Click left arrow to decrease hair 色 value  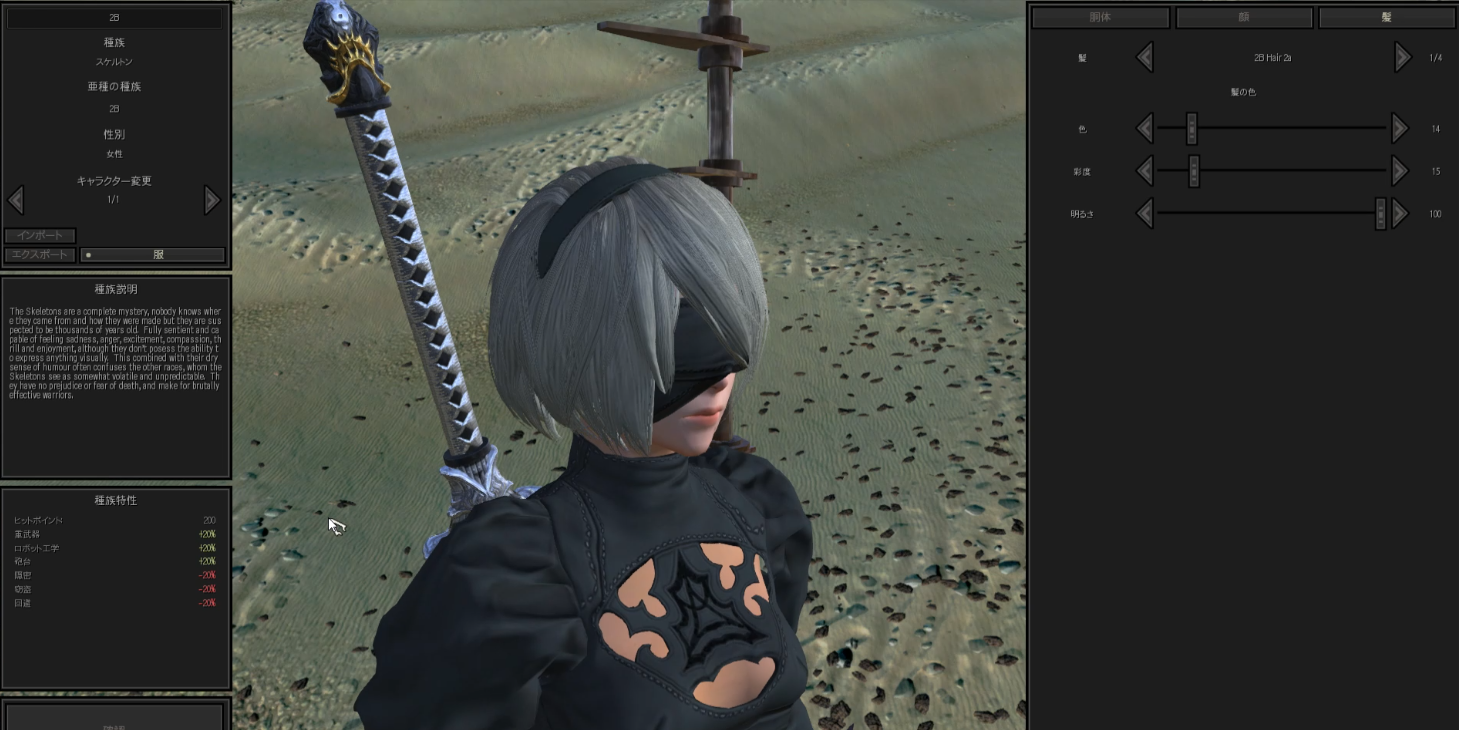(1145, 128)
